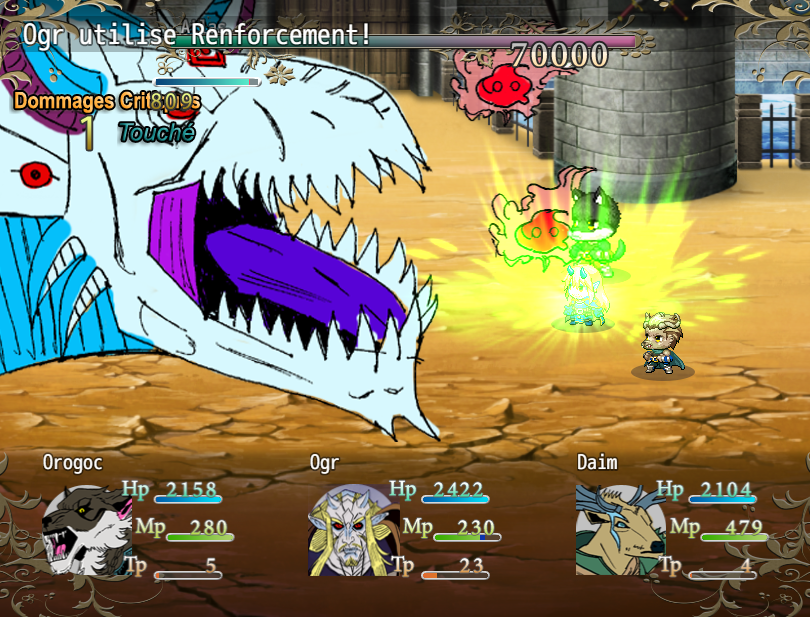Select Daim's deer portrait
The image size is (810, 617).
tap(620, 530)
